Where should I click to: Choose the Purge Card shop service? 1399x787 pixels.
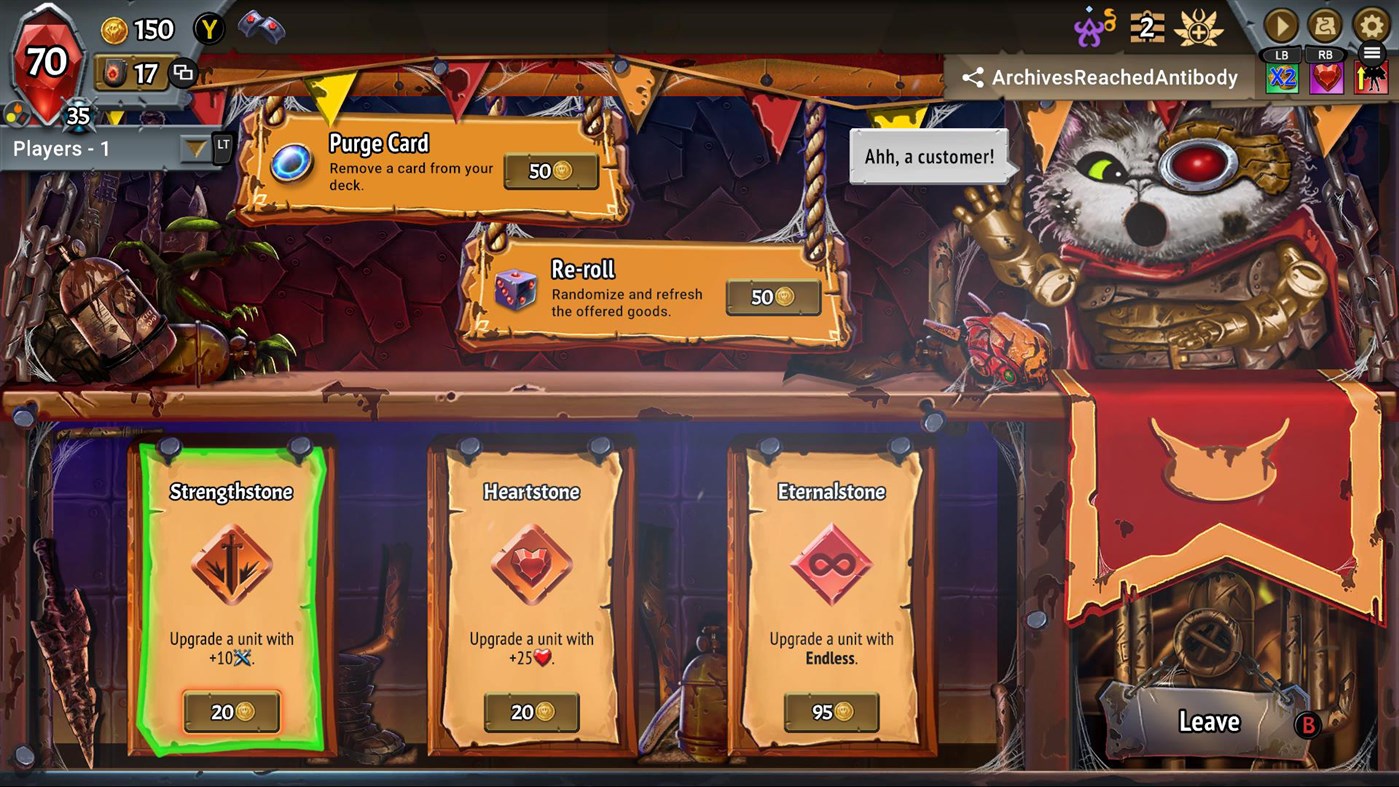tap(432, 164)
